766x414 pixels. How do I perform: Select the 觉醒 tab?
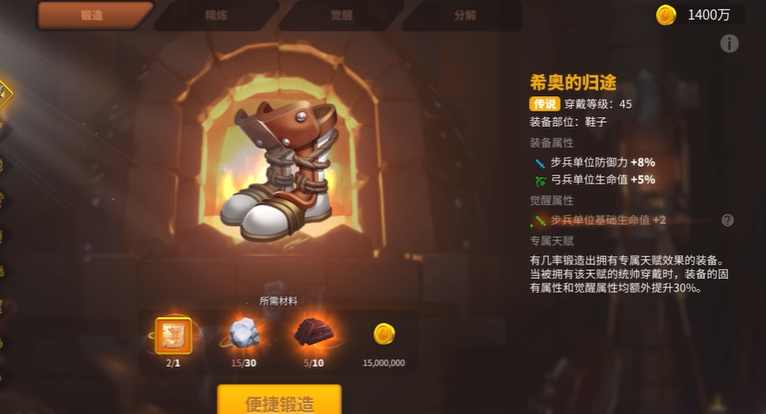[x=339, y=15]
